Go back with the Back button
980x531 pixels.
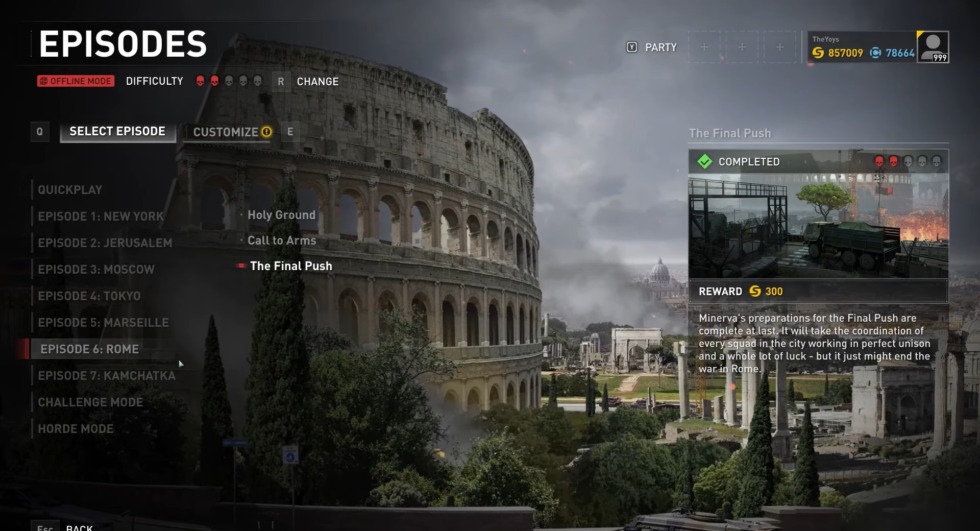point(78,528)
